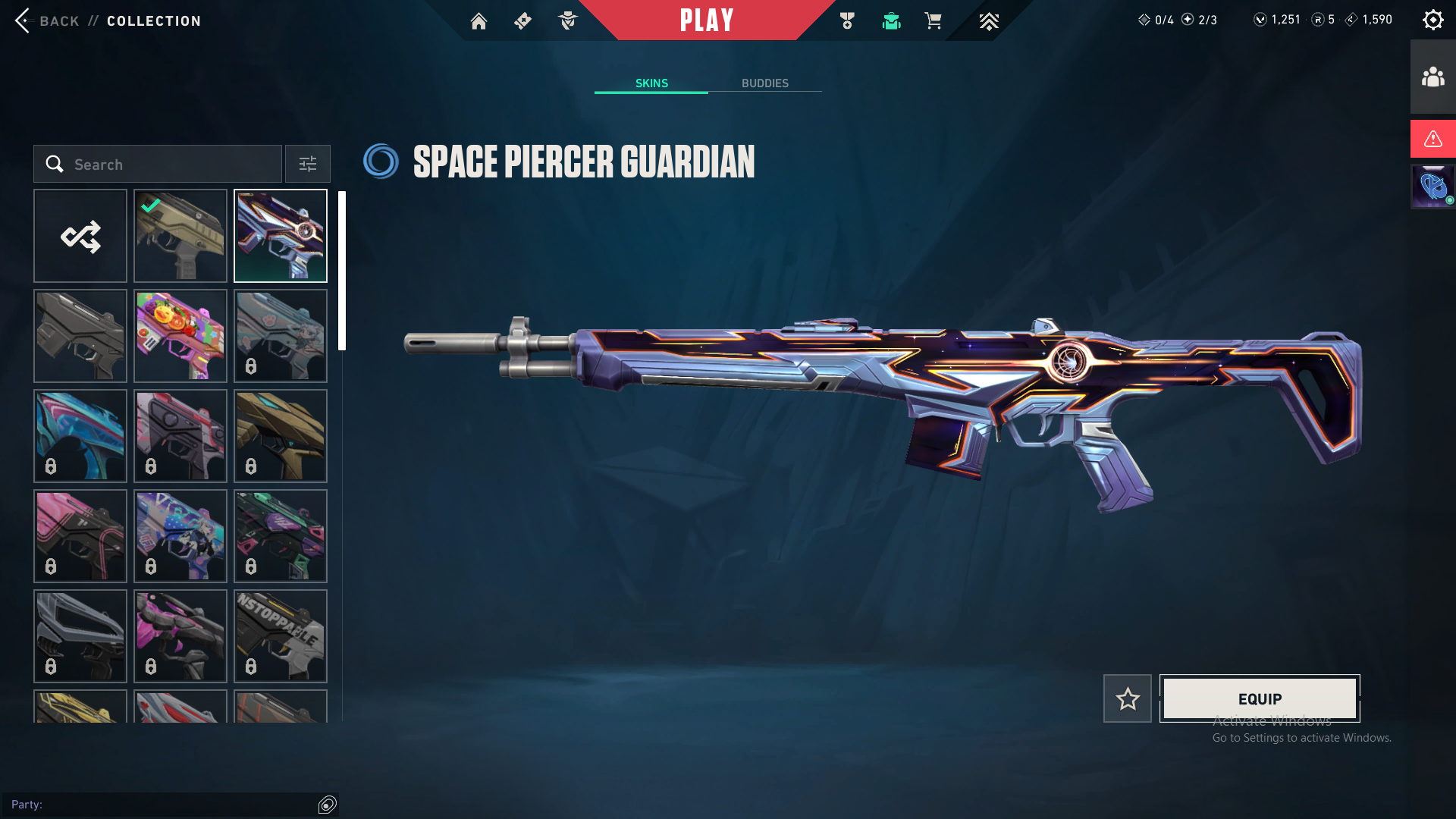Choose the random shuffle skin tile
The image size is (1456, 819).
pos(80,236)
